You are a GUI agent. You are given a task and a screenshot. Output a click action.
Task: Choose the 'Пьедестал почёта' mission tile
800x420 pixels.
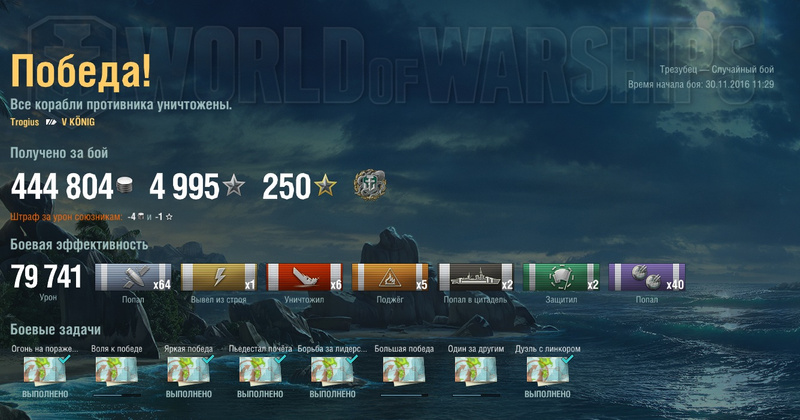(x=261, y=372)
